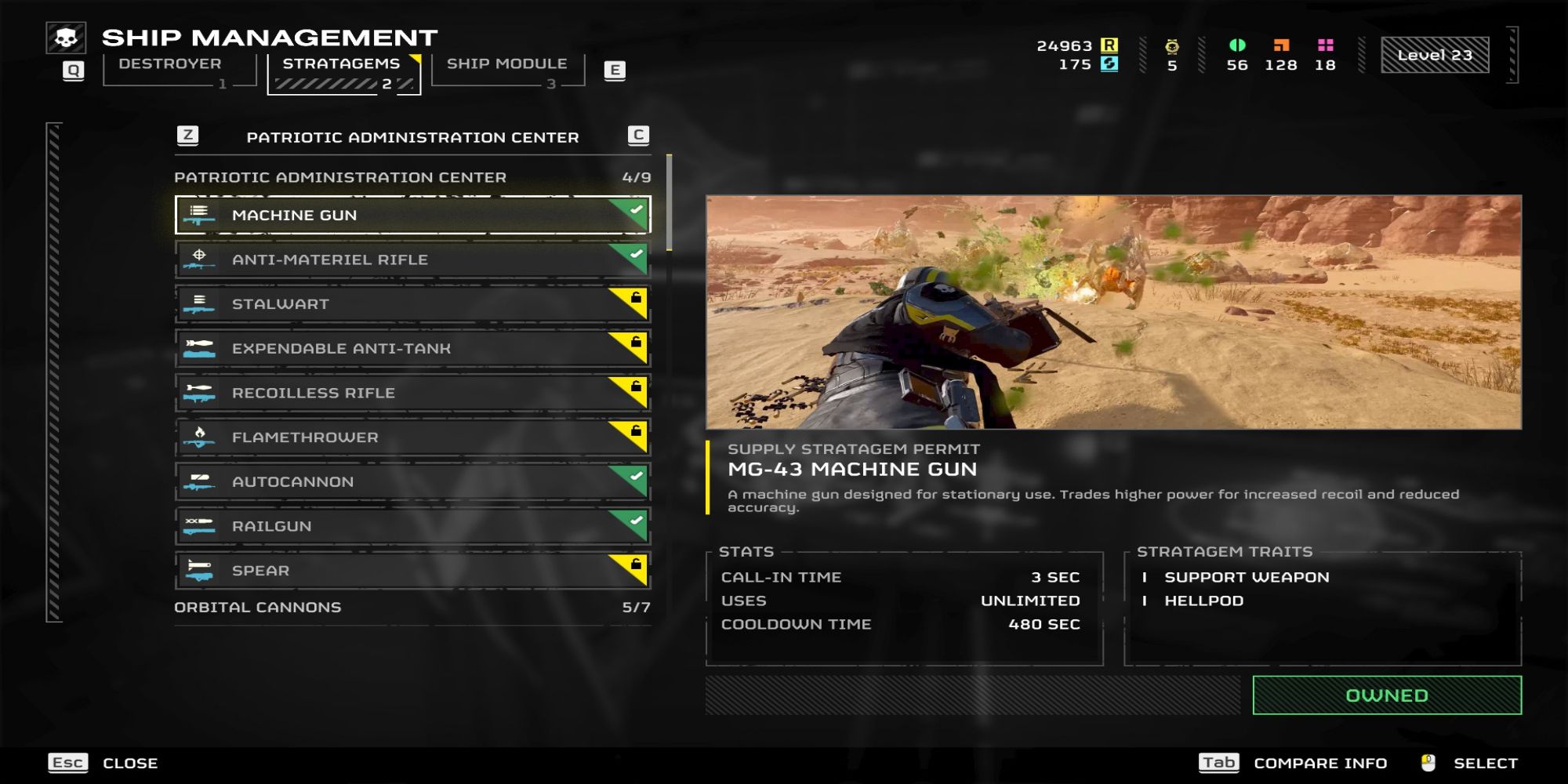Screen dimensions: 1568x784
Task: Pick the Railgun stratagem
Action: [x=412, y=526]
